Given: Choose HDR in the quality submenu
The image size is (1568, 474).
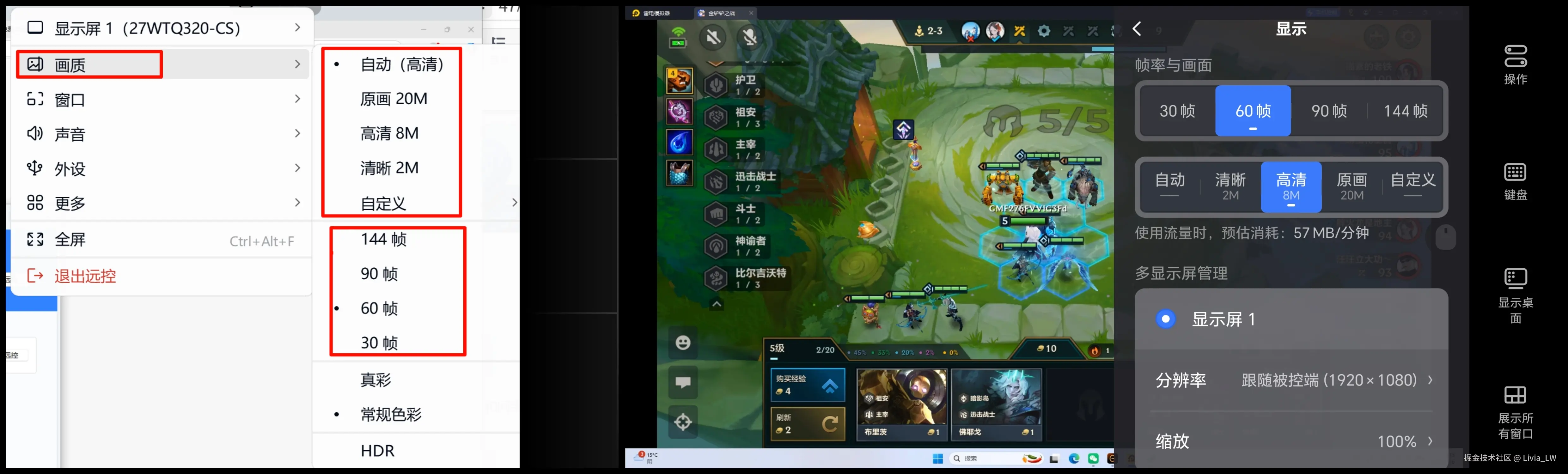Looking at the screenshot, I should click(x=377, y=451).
